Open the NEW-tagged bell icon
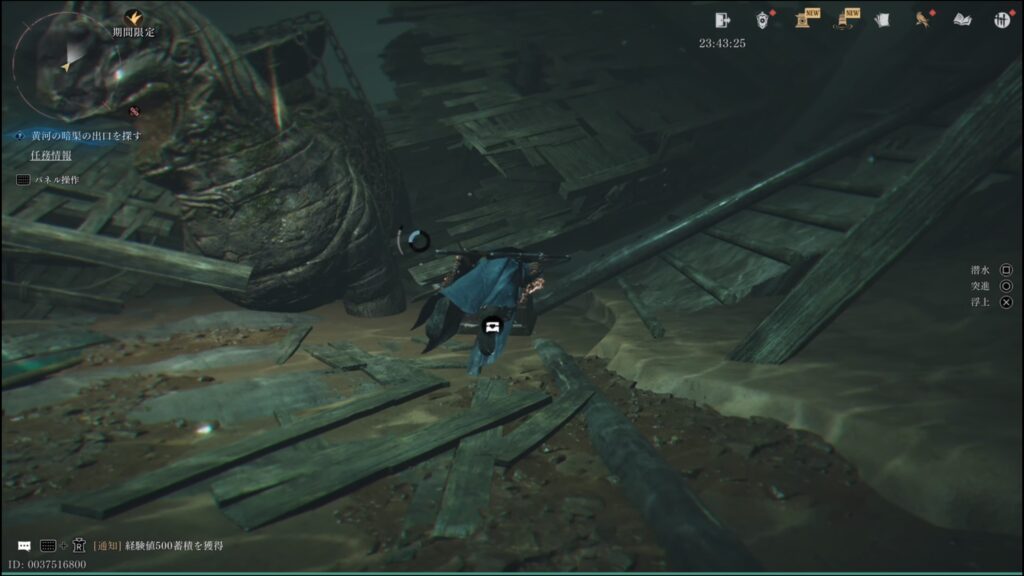 coord(844,19)
